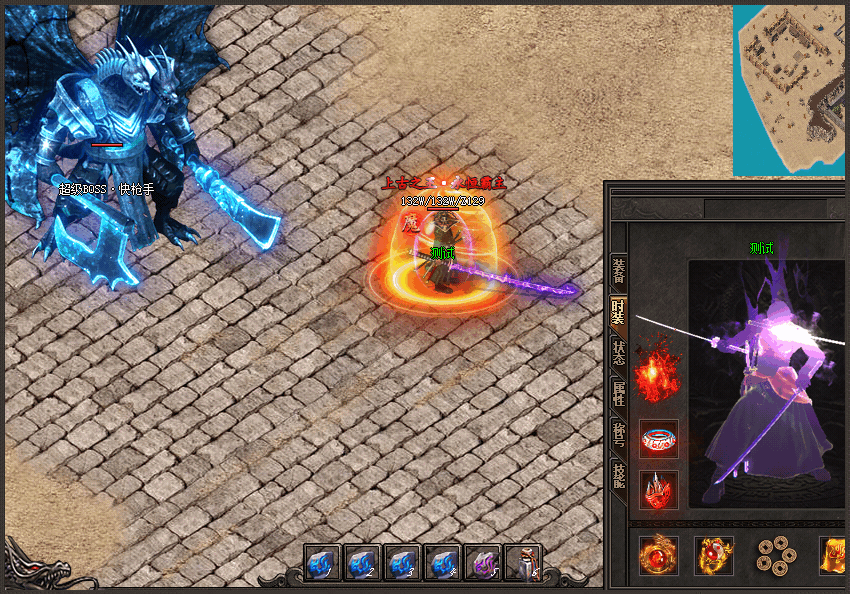Switch to the 装备 equipment tab
850x594 pixels.
pyautogui.click(x=619, y=272)
